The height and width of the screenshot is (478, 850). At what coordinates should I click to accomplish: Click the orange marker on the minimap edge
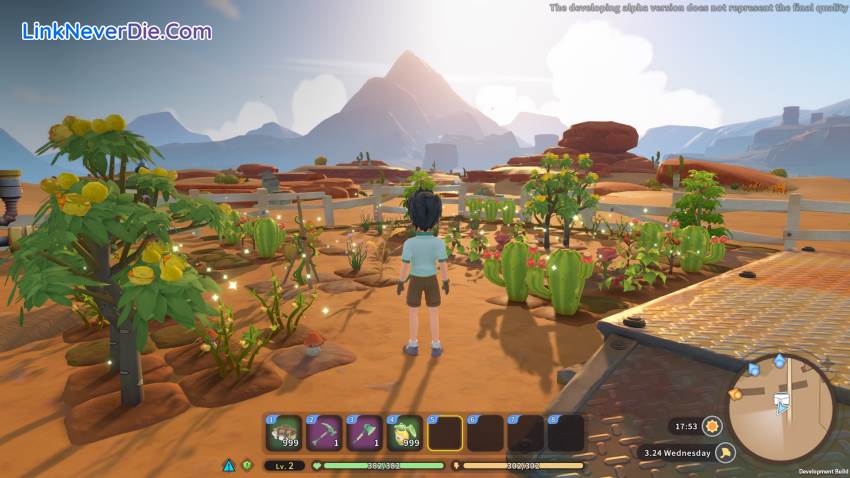point(736,394)
